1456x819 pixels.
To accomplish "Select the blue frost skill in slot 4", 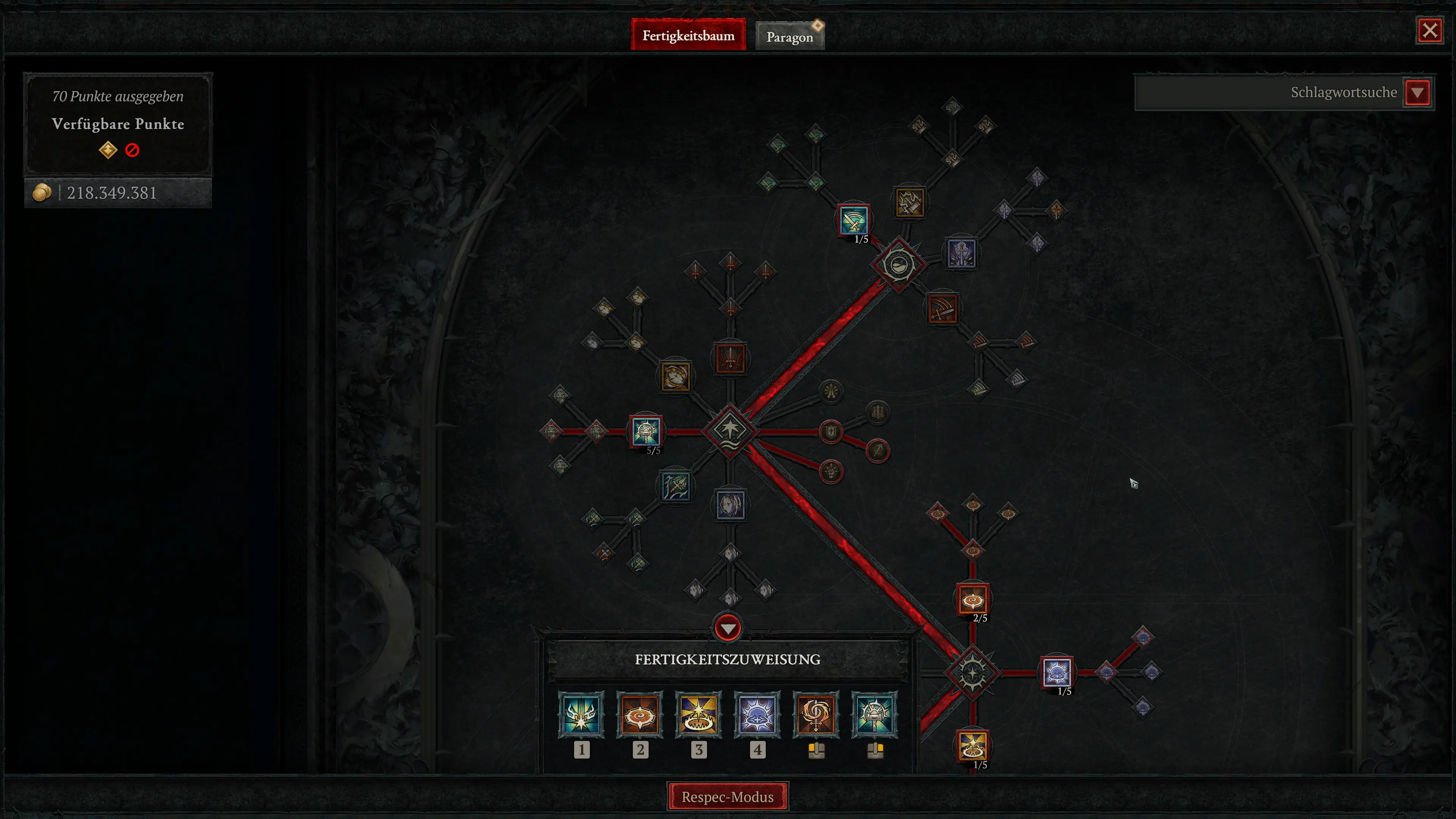I will coord(758,715).
